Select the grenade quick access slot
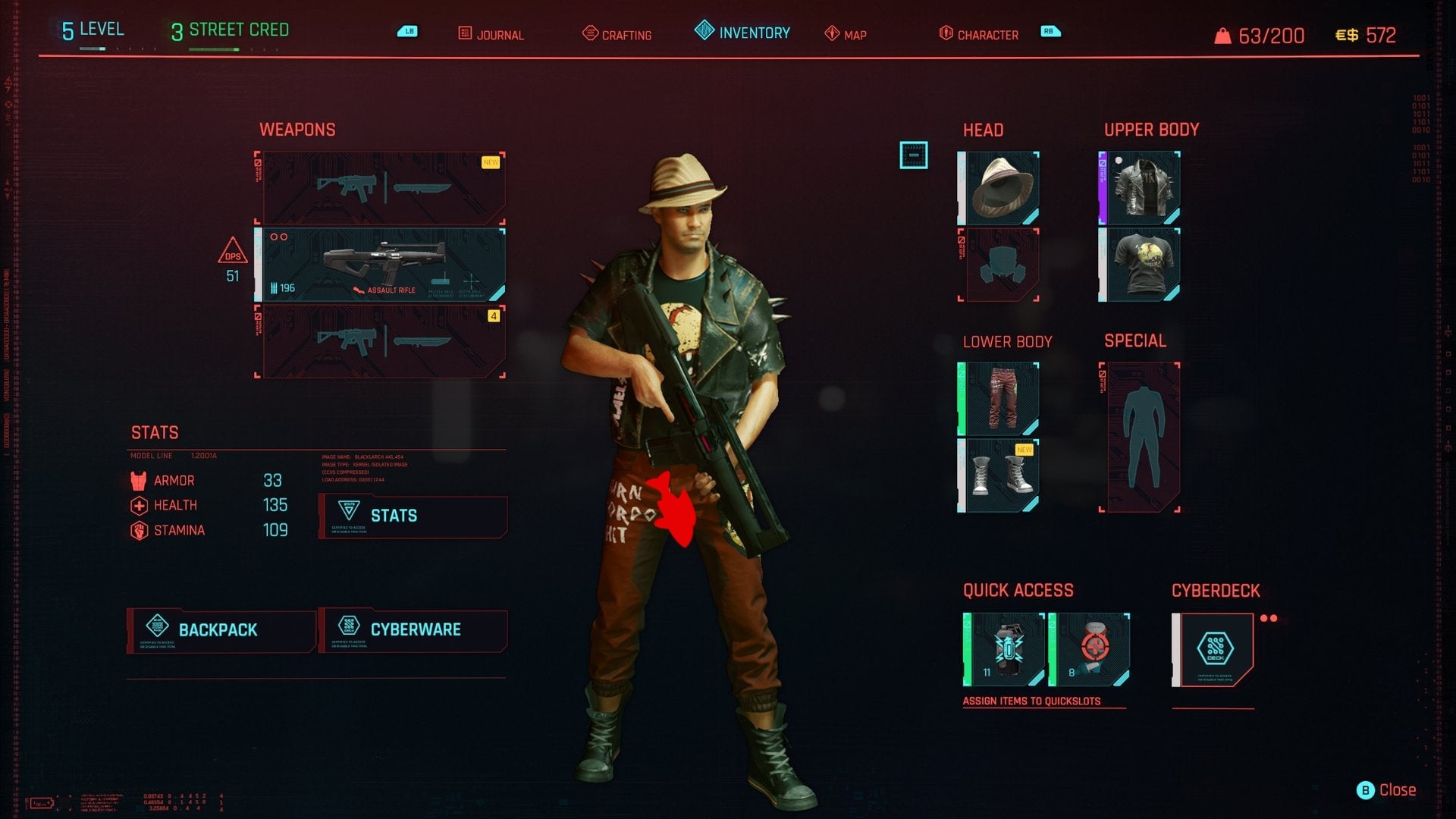This screenshot has width=1456, height=819. coord(1005,650)
